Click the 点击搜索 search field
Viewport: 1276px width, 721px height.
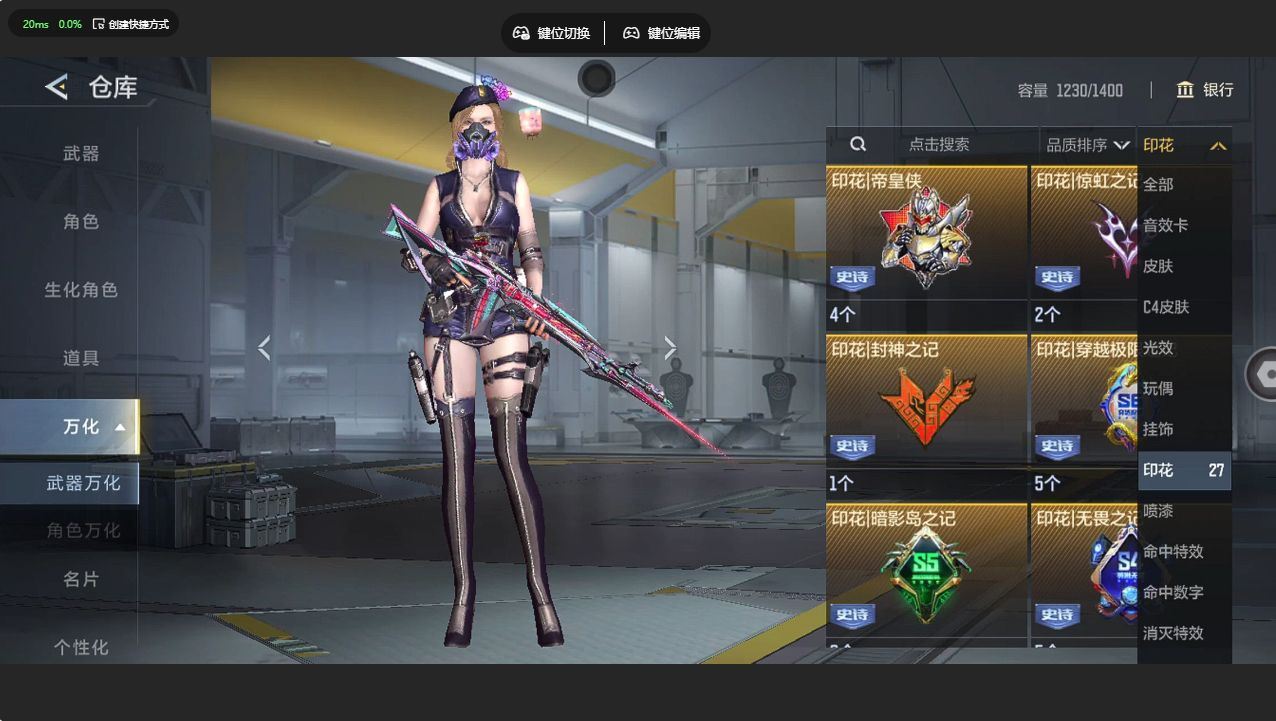pos(938,145)
